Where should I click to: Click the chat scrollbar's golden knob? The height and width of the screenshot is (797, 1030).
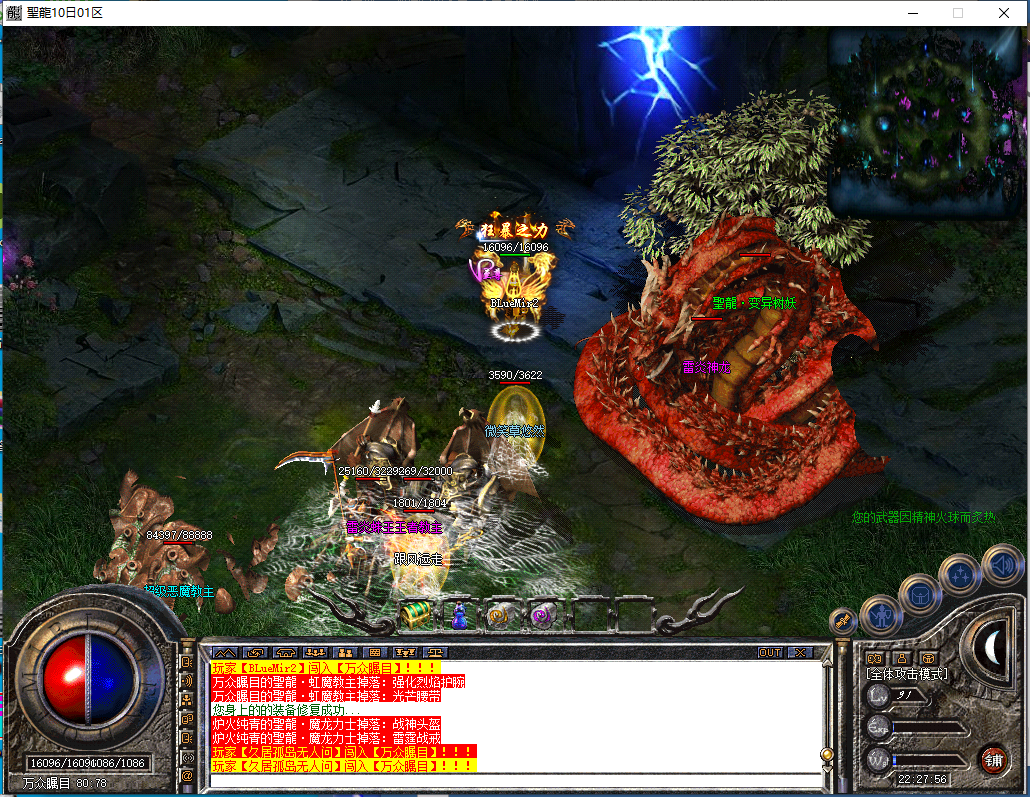pos(826,754)
